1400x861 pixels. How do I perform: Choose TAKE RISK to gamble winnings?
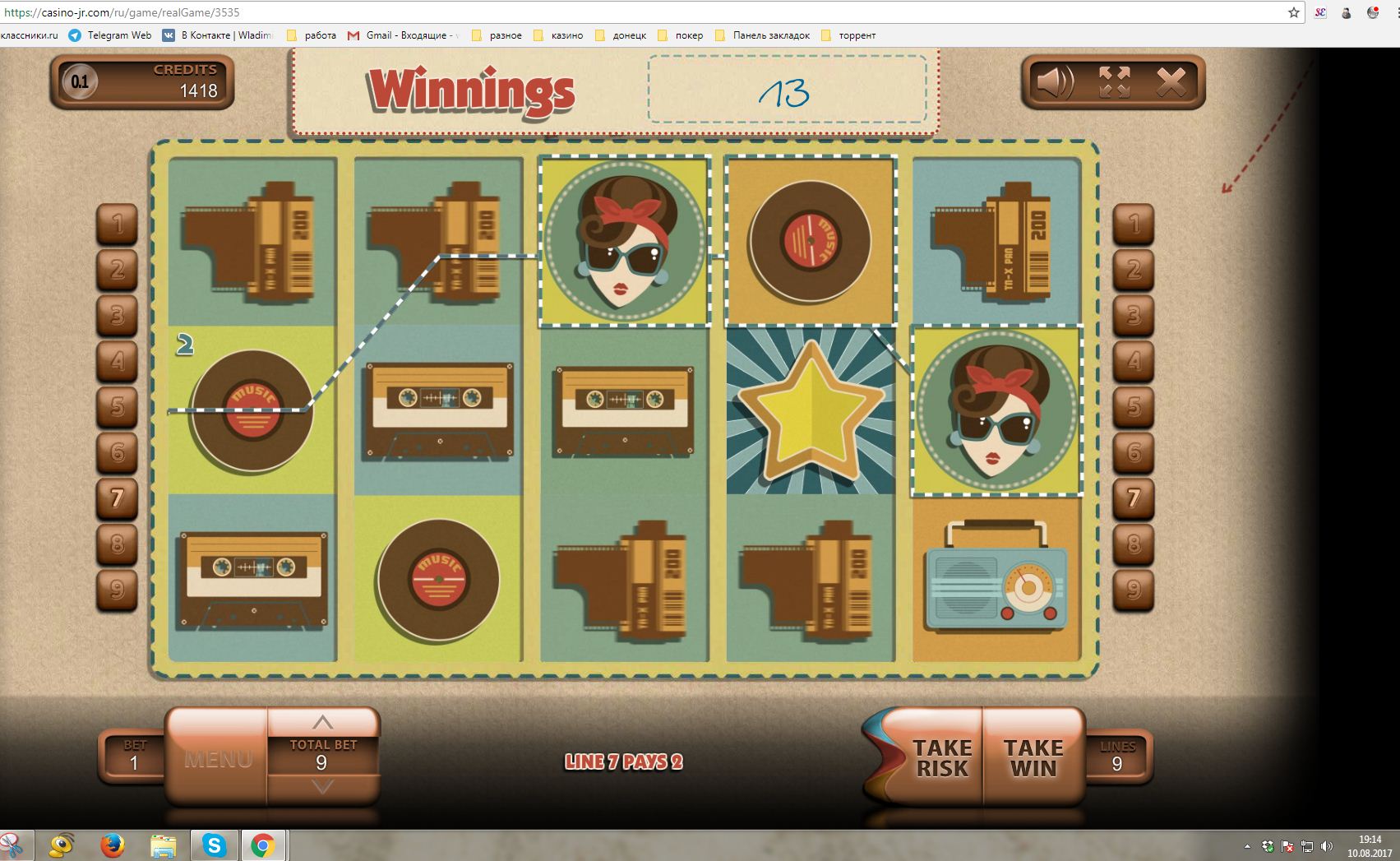point(941,758)
